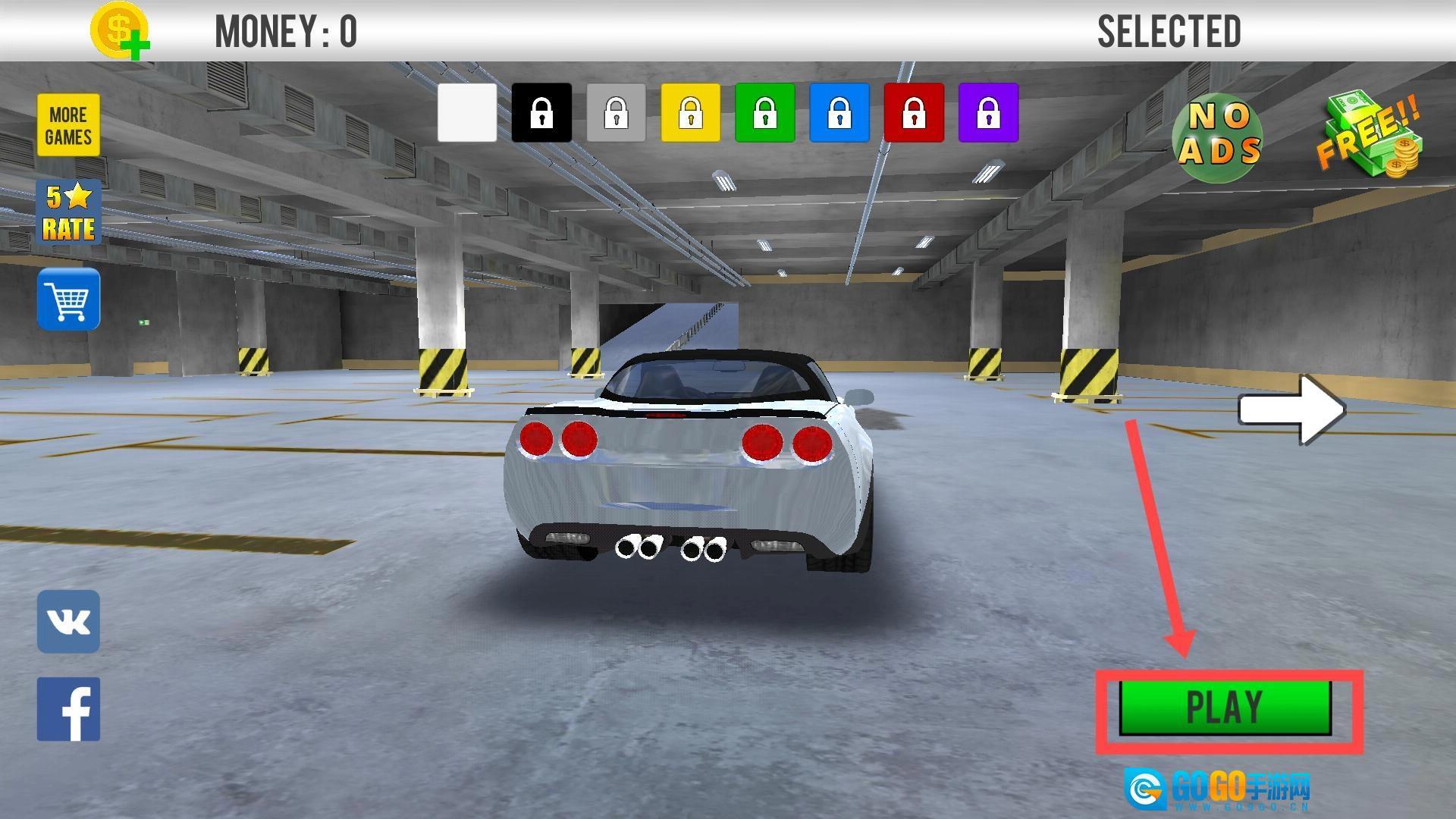Open the shopping cart store
Viewport: 1456px width, 819px height.
(x=68, y=299)
